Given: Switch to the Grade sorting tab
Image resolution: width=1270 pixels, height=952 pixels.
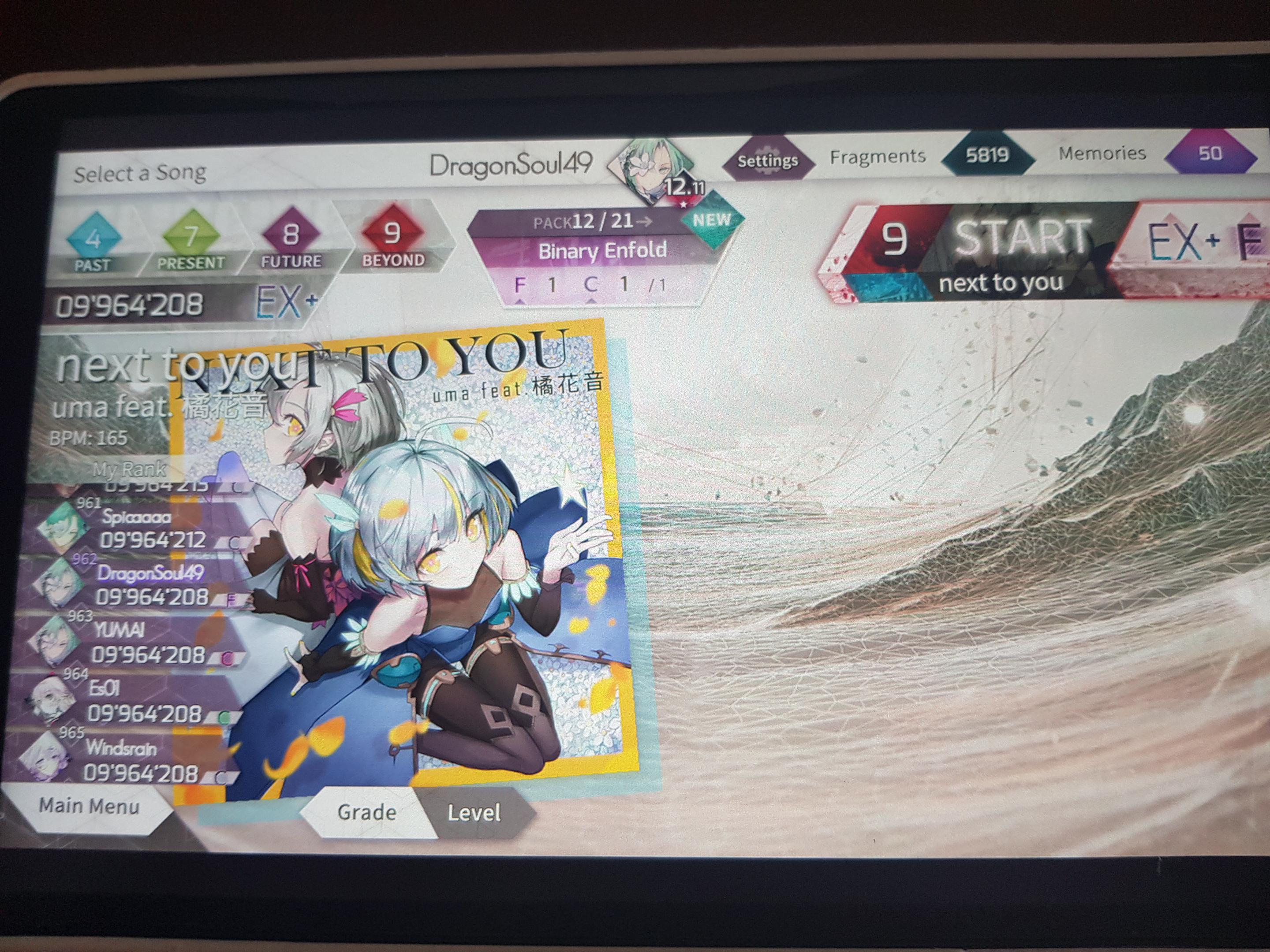Looking at the screenshot, I should point(367,813).
